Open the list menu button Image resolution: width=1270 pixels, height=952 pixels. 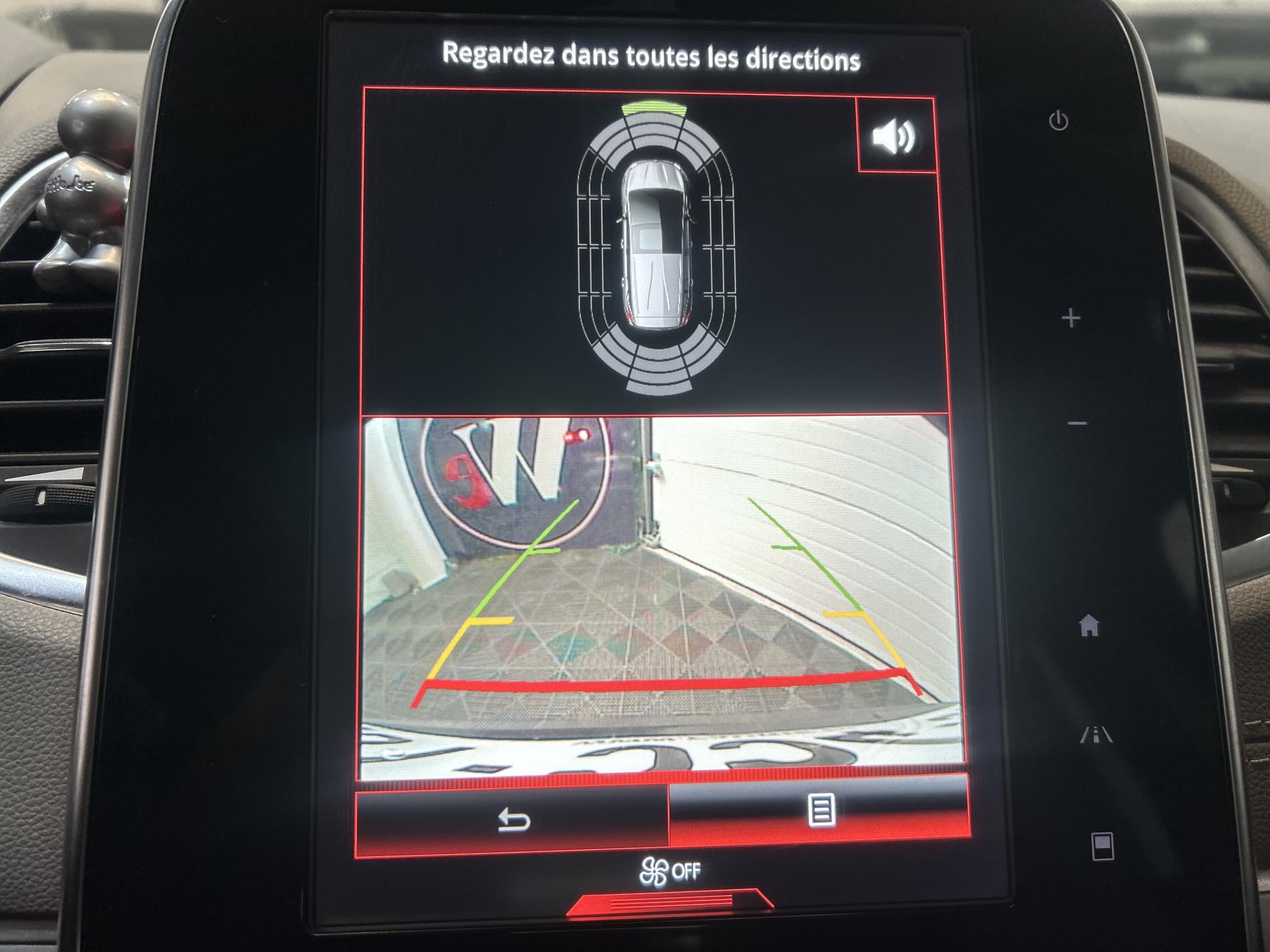(820, 811)
